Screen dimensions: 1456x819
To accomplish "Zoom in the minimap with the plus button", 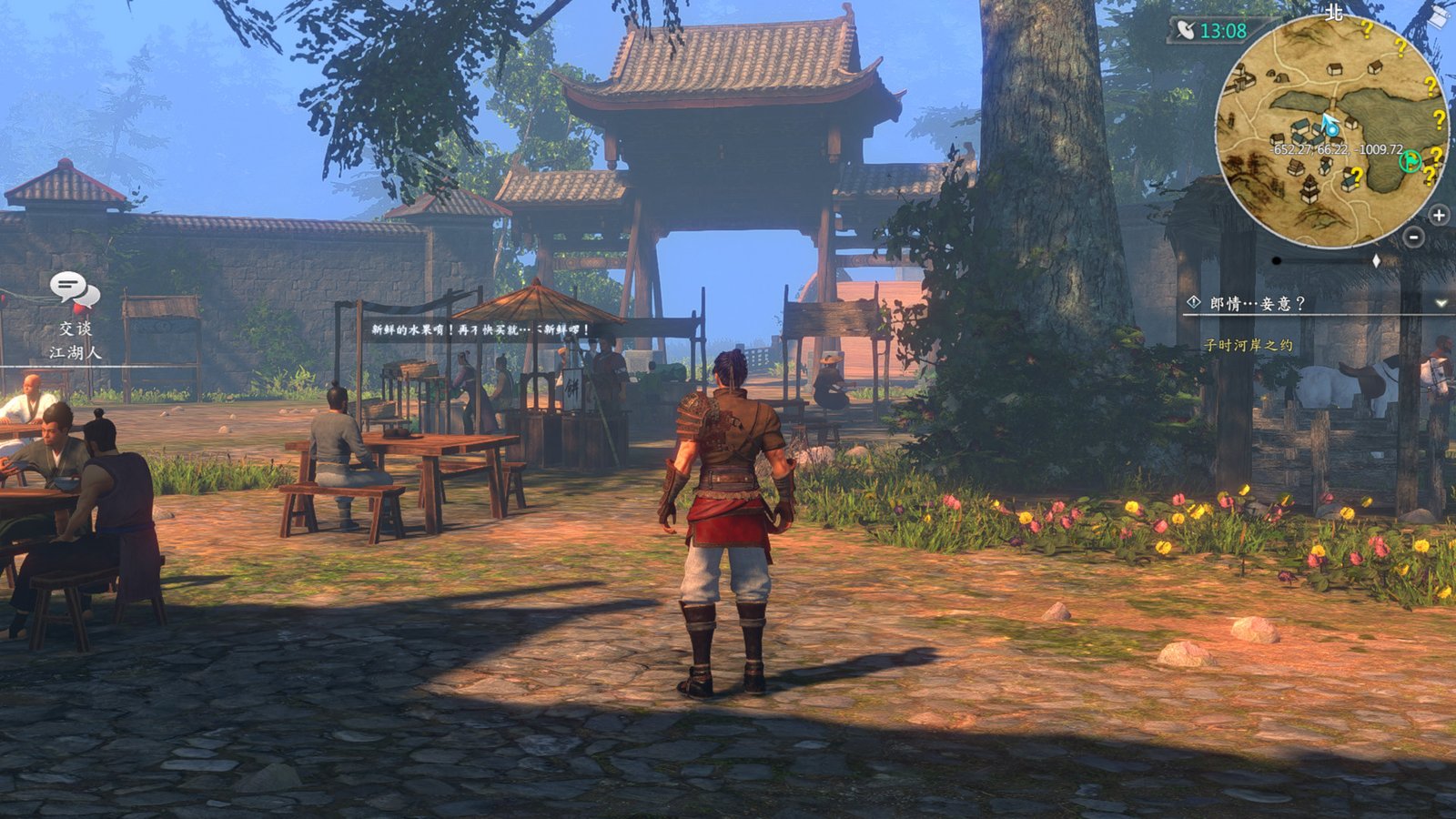I will [x=1438, y=214].
